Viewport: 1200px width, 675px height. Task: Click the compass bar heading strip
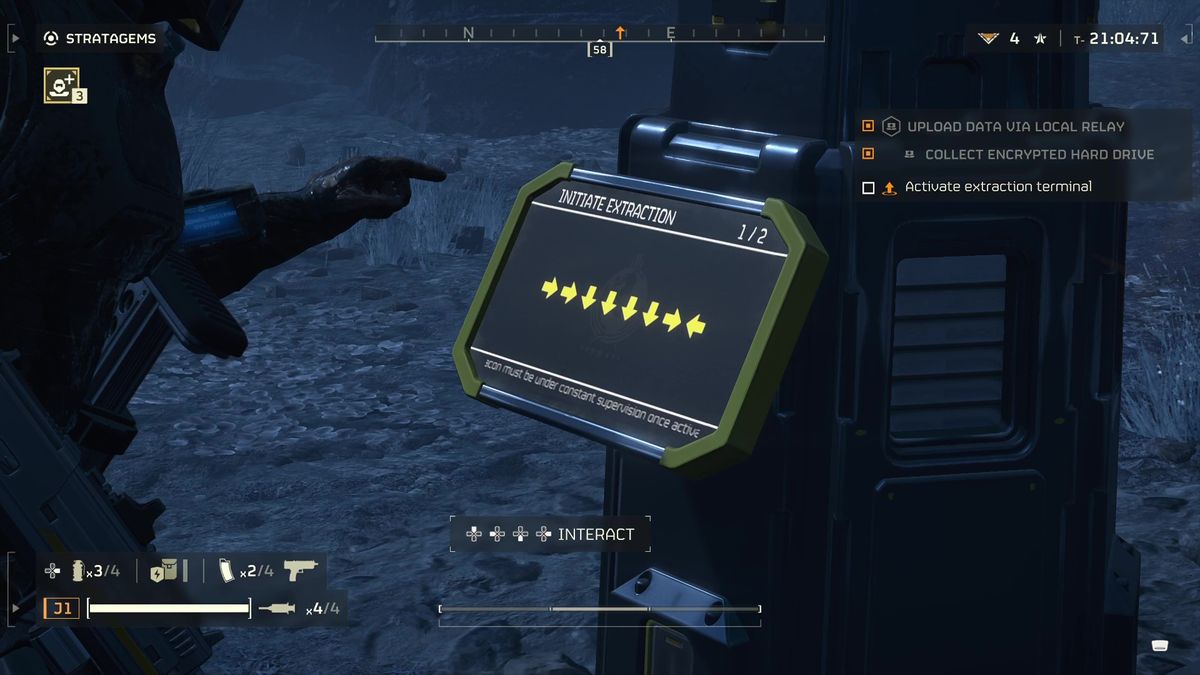599,34
